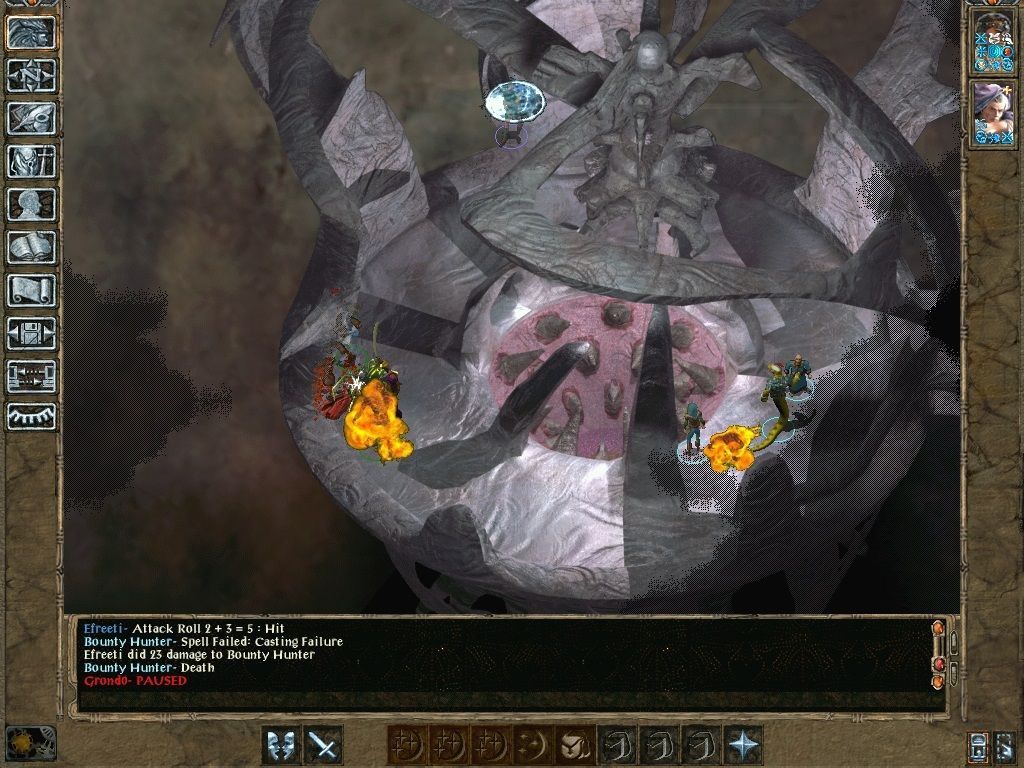This screenshot has height=768, width=1024.
Task: Open the options floppy disk button
Action: (x=32, y=333)
